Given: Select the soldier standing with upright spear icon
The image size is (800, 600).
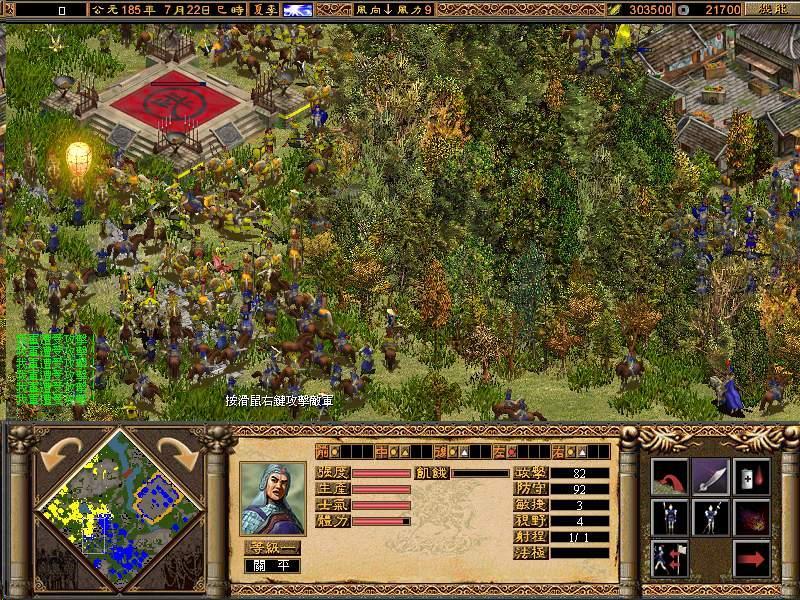Looking at the screenshot, I should [x=669, y=517].
